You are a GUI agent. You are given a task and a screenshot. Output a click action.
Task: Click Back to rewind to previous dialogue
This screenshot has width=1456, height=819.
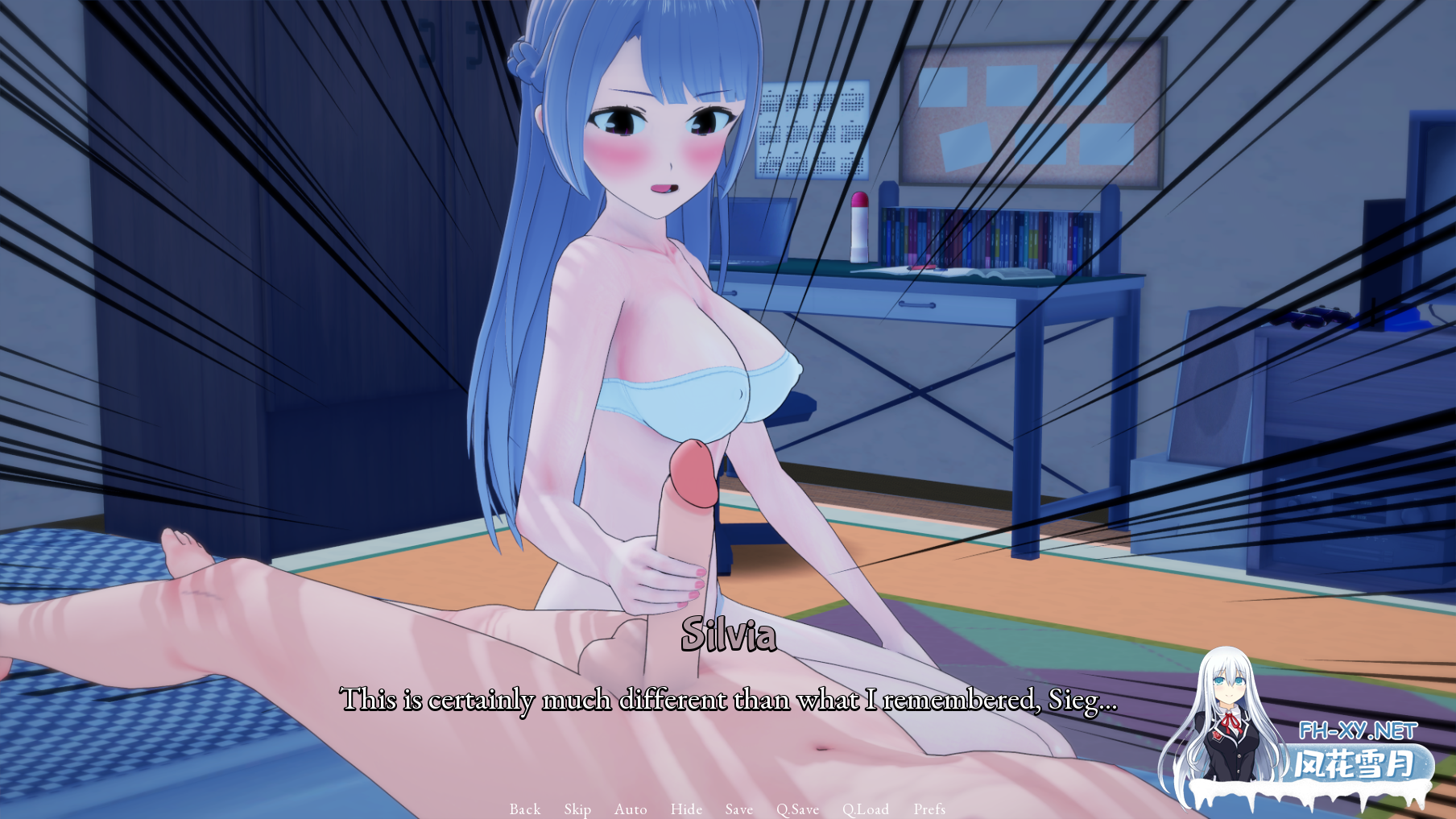523,809
